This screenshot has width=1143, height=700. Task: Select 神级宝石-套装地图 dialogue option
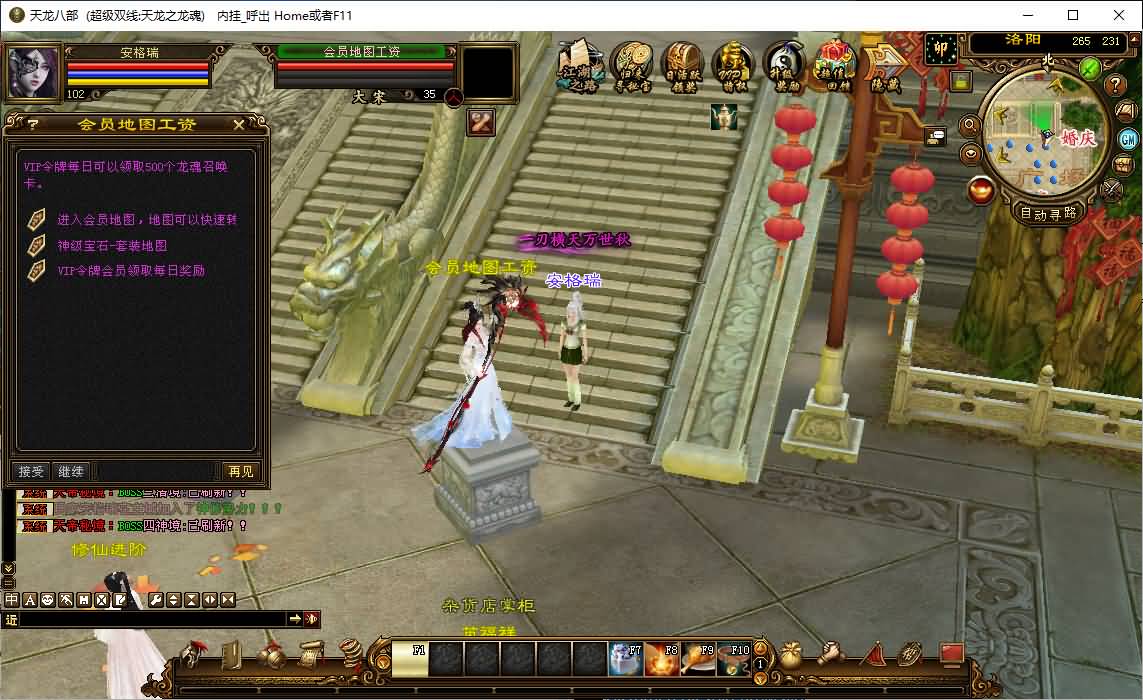112,245
